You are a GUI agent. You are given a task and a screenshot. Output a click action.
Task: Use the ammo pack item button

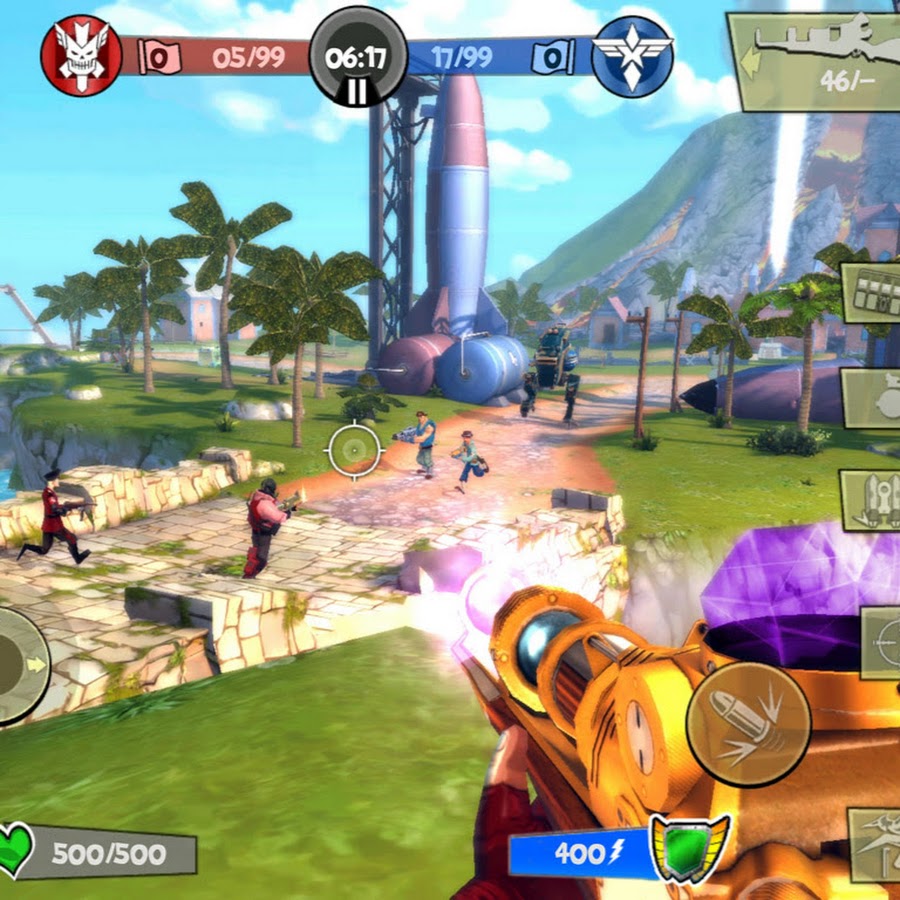pyautogui.click(x=871, y=293)
